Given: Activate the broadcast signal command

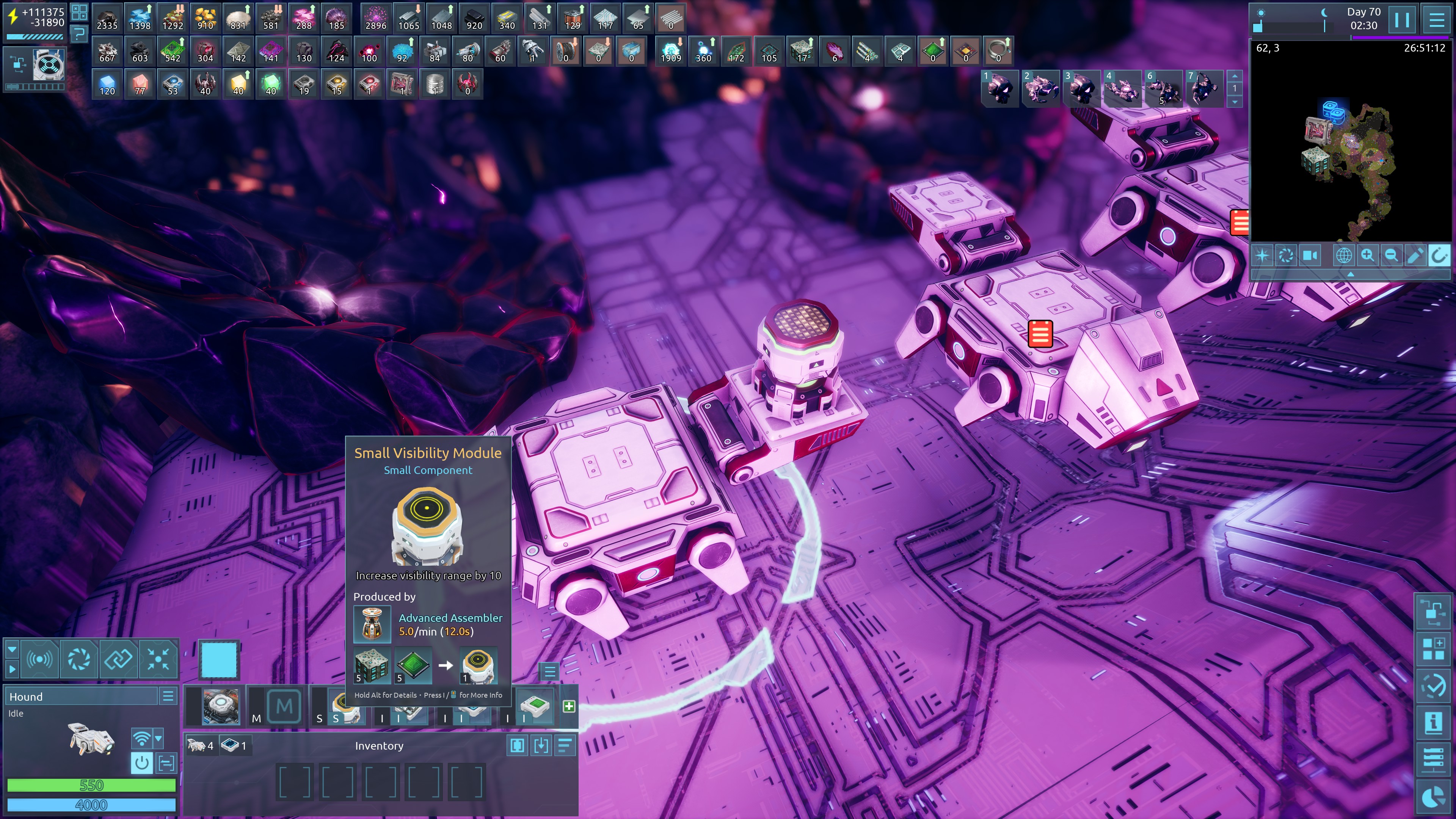Looking at the screenshot, I should click(x=39, y=659).
